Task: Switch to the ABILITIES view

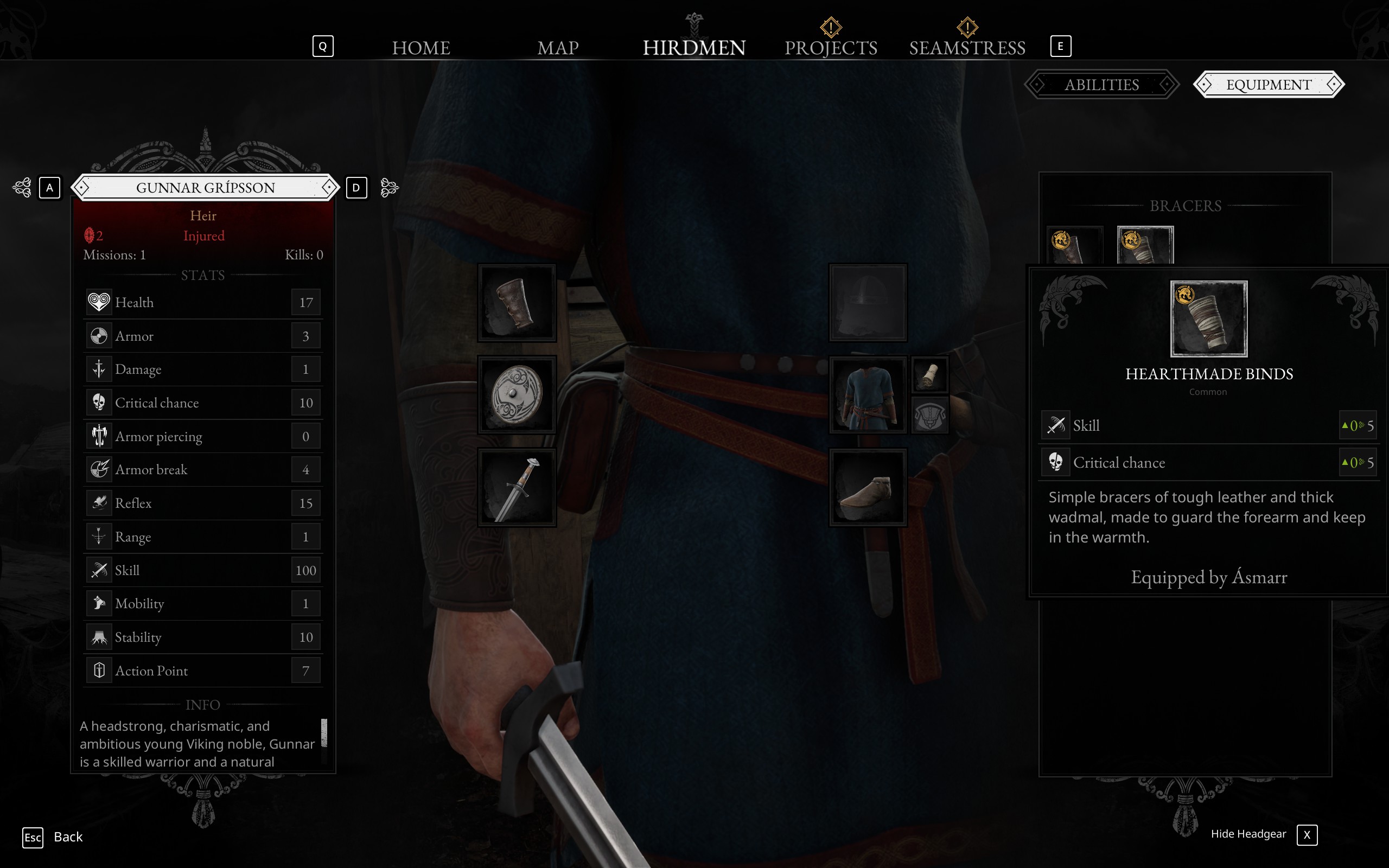Action: (1101, 85)
